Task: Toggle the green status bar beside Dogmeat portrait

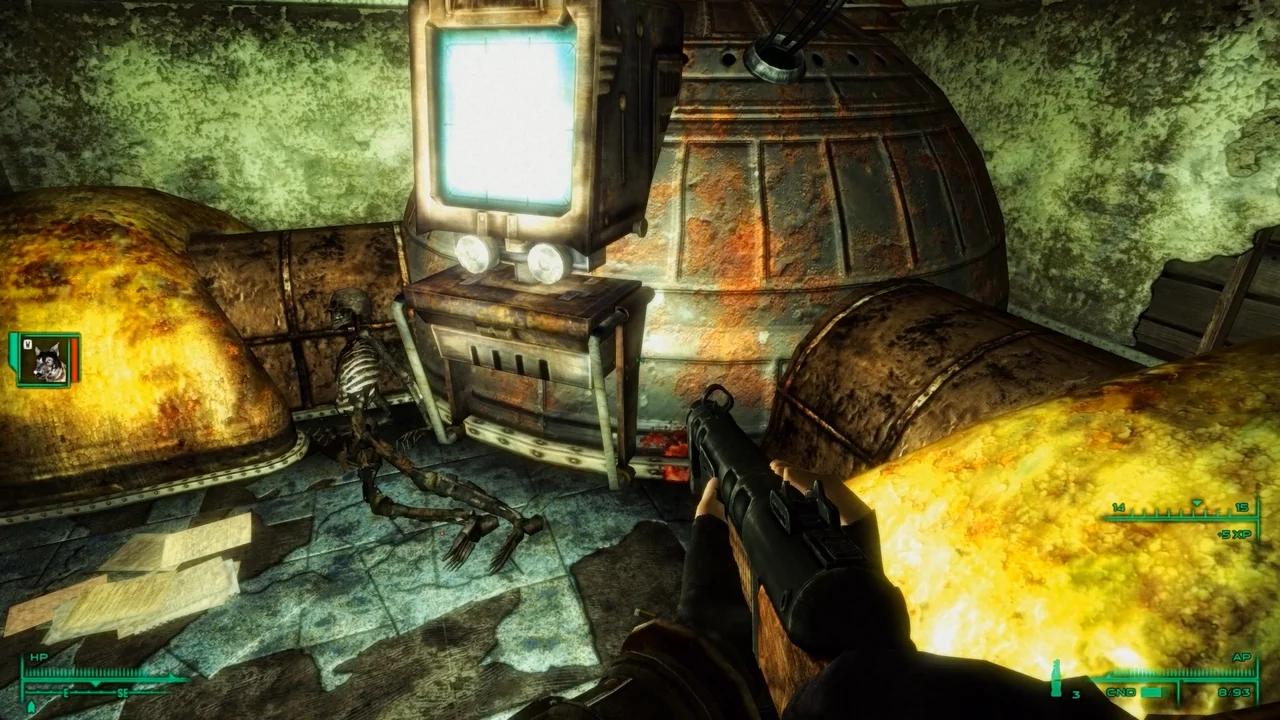Action: tap(13, 352)
